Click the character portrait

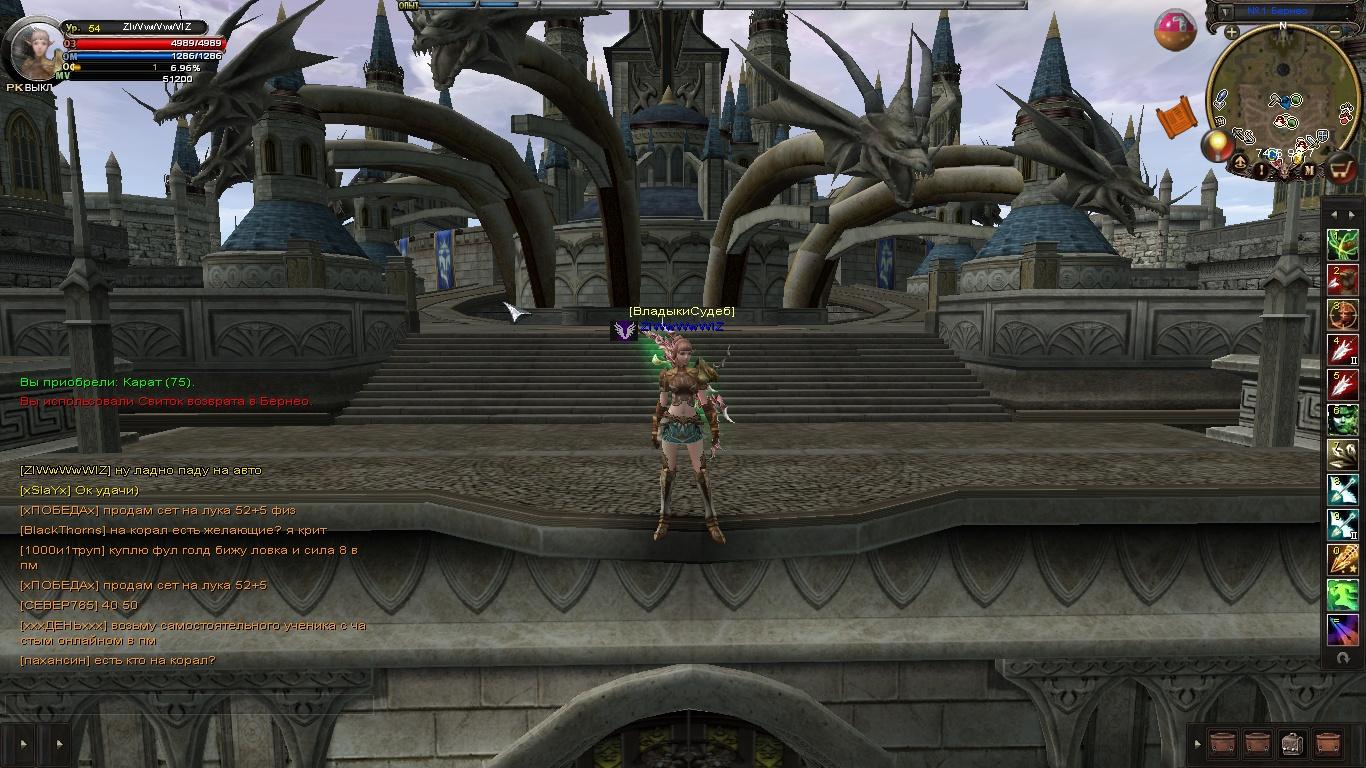tap(33, 48)
